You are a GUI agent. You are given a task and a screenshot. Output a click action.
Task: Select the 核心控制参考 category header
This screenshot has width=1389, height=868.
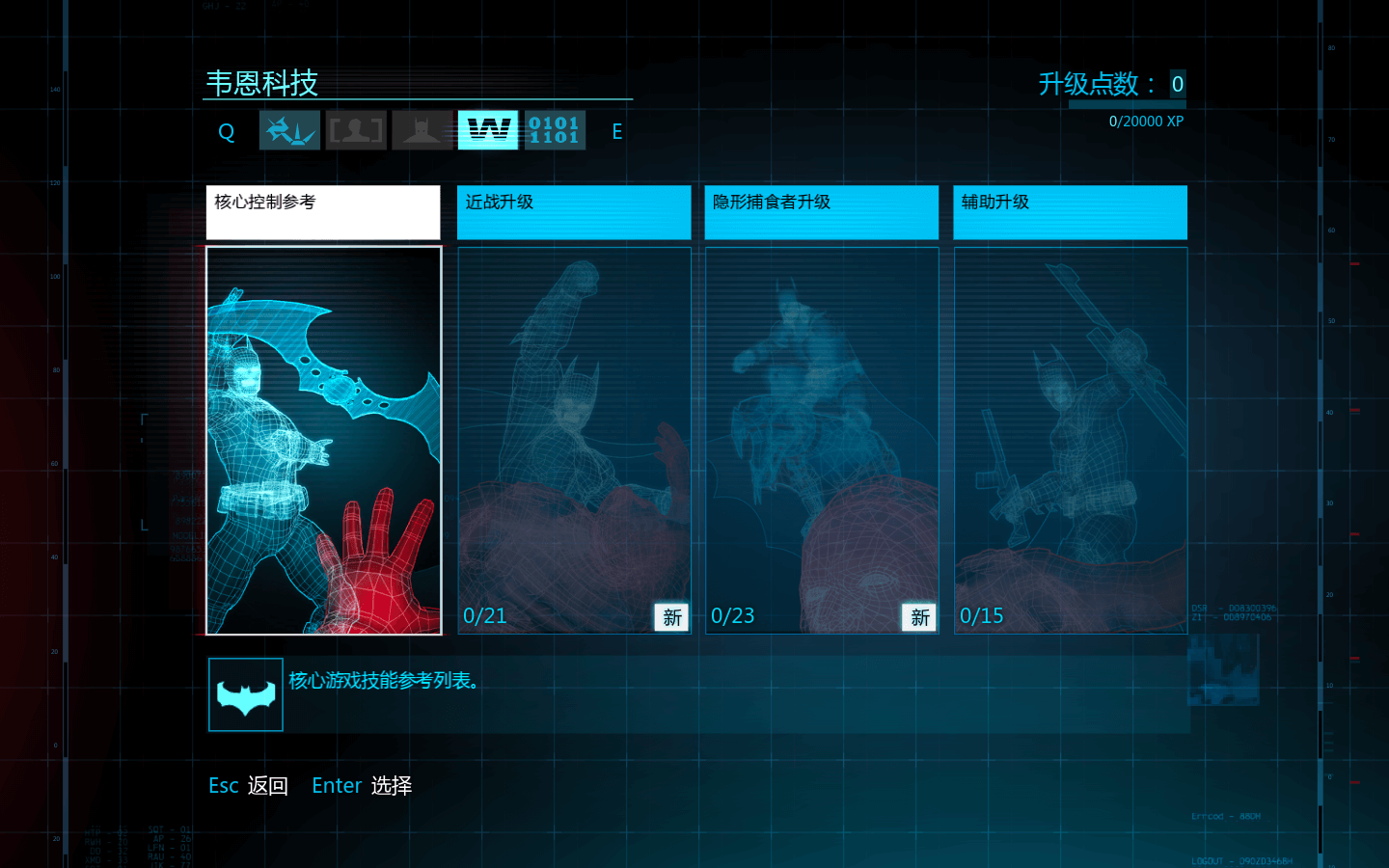click(x=323, y=212)
